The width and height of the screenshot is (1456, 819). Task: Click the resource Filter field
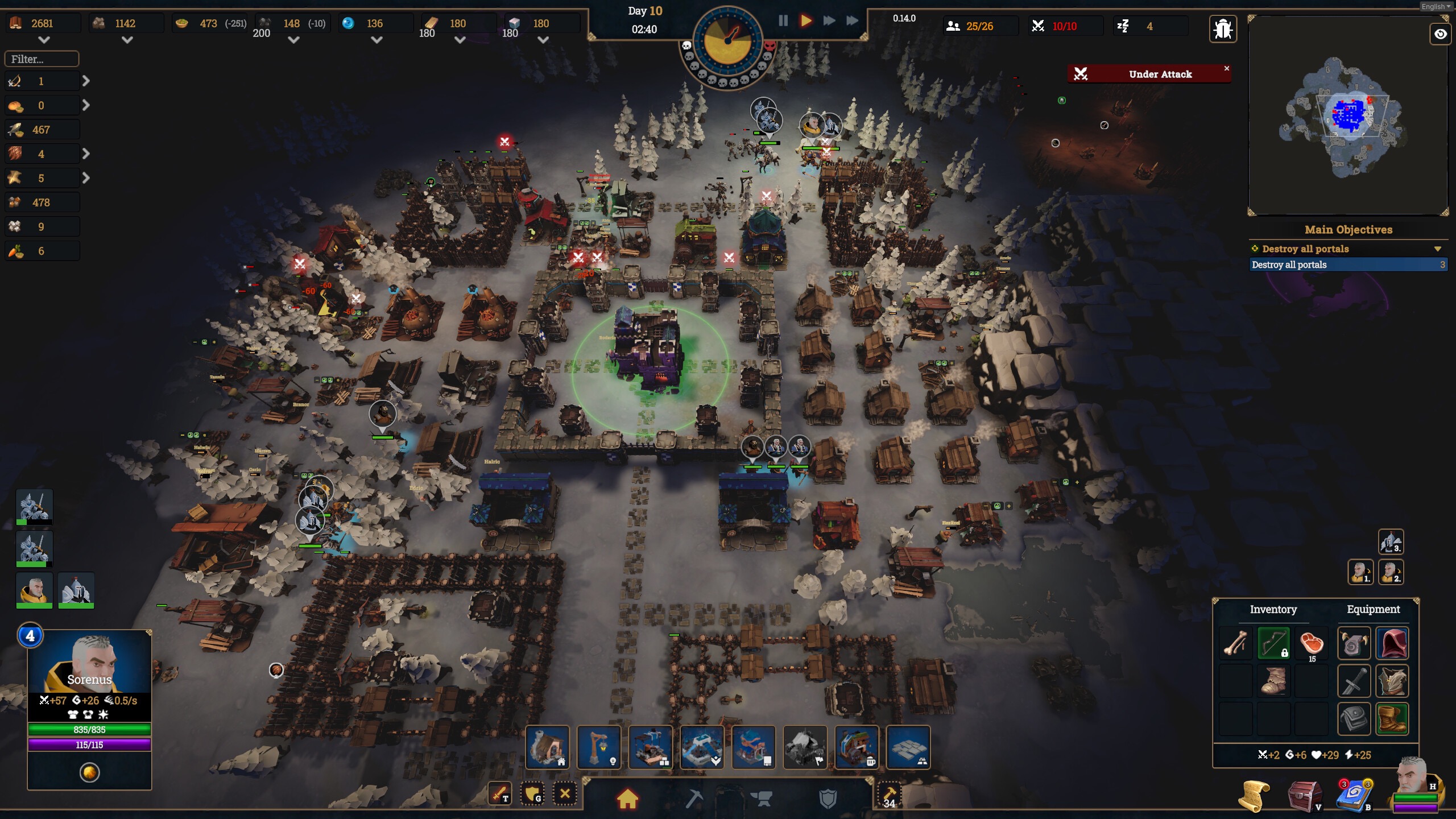[42, 59]
